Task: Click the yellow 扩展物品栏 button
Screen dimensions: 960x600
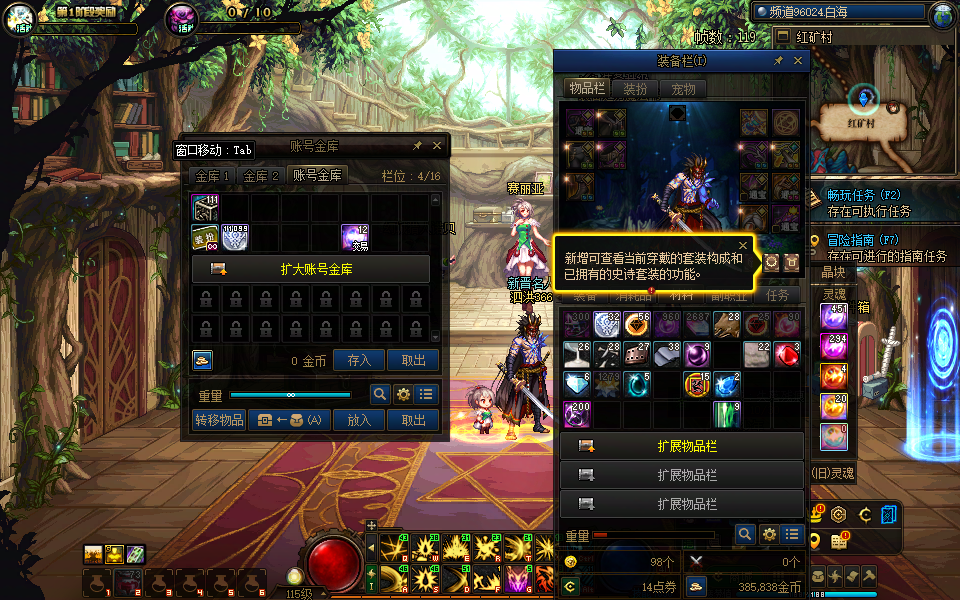Action: coord(682,445)
